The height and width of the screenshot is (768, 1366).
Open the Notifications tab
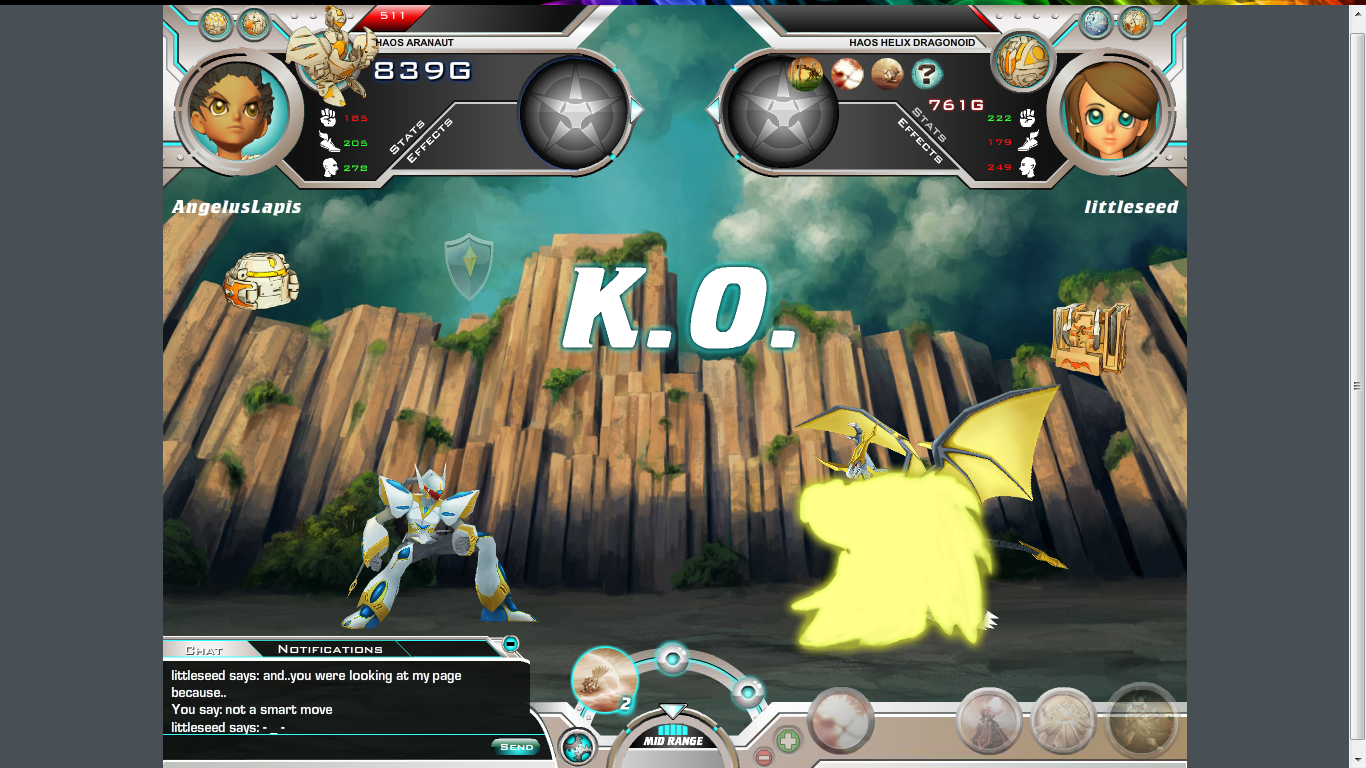tap(330, 650)
